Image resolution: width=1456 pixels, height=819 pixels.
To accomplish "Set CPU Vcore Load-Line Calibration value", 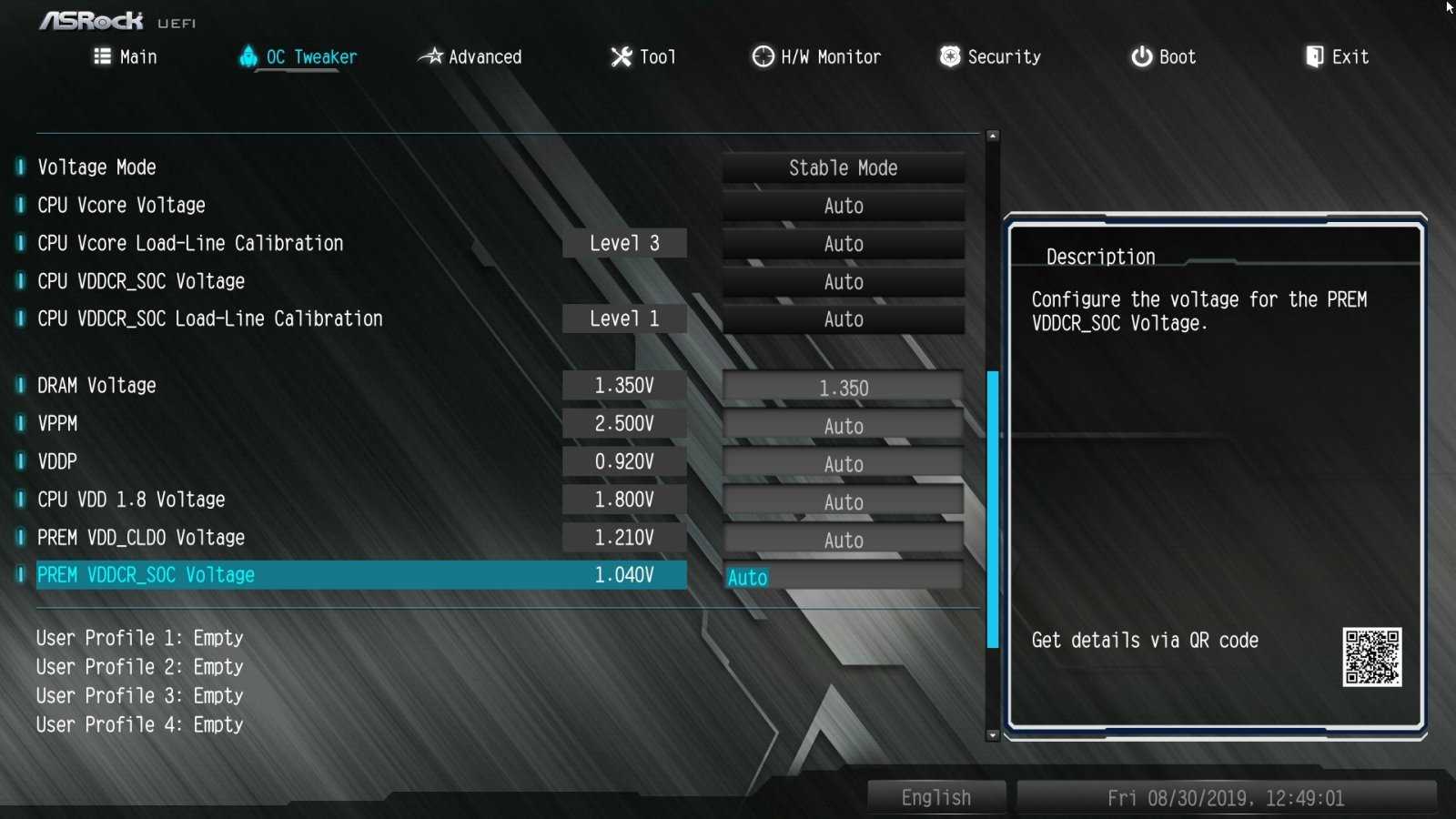I will tap(843, 245).
